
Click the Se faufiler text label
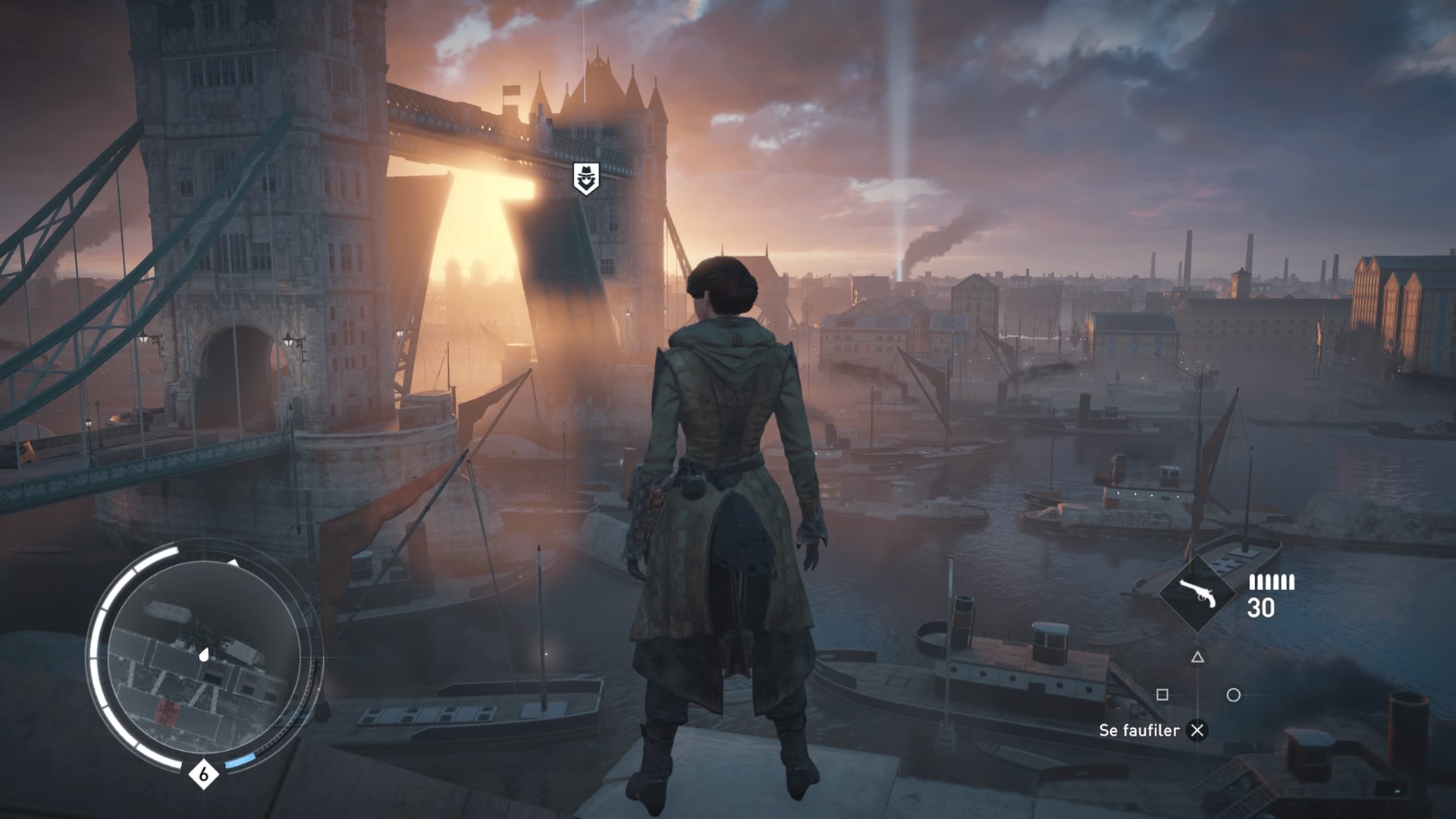pyautogui.click(x=1140, y=730)
